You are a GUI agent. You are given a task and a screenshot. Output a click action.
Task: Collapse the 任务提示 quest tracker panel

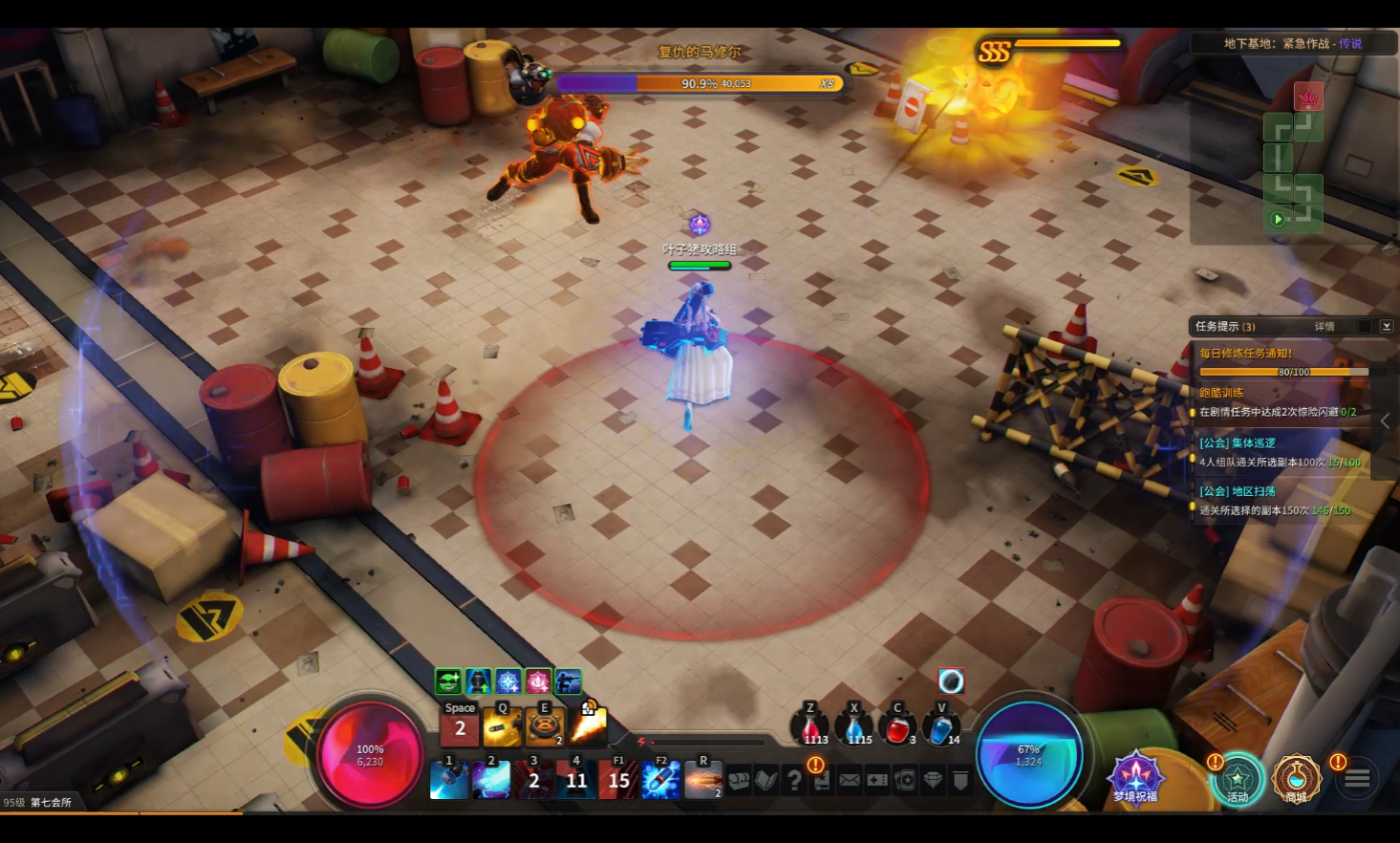[x=1387, y=327]
